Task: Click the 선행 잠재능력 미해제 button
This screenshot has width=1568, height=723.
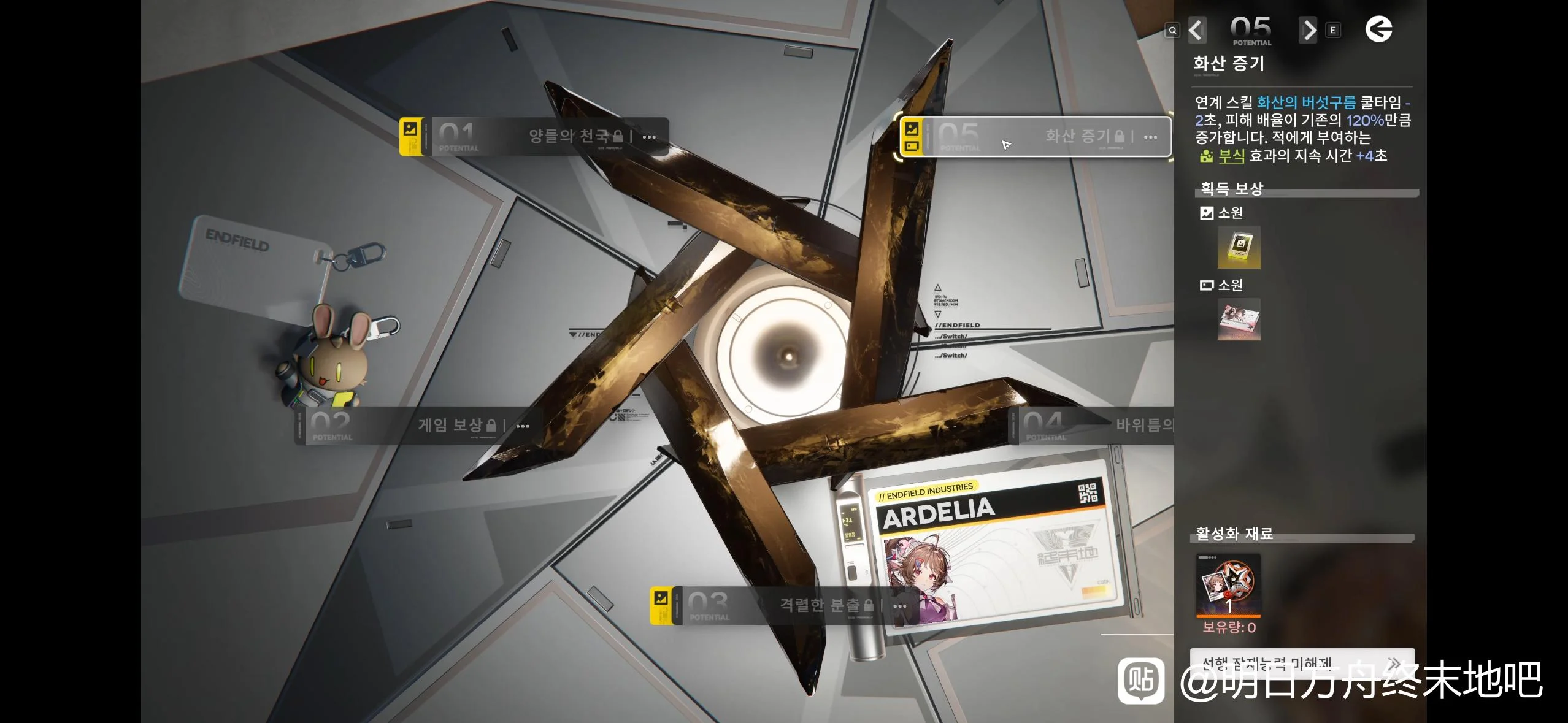Action: (1301, 664)
